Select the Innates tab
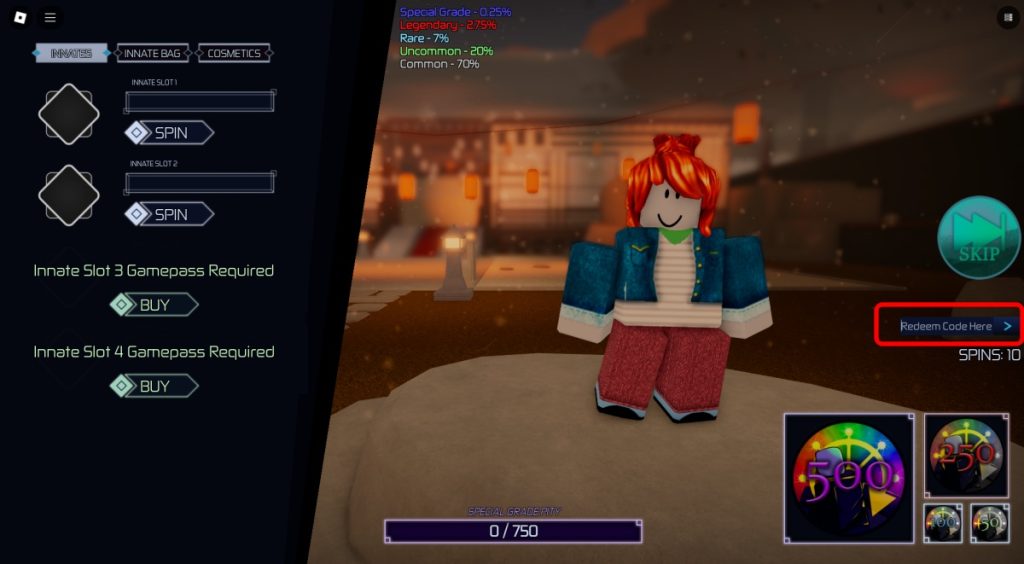 pos(71,53)
